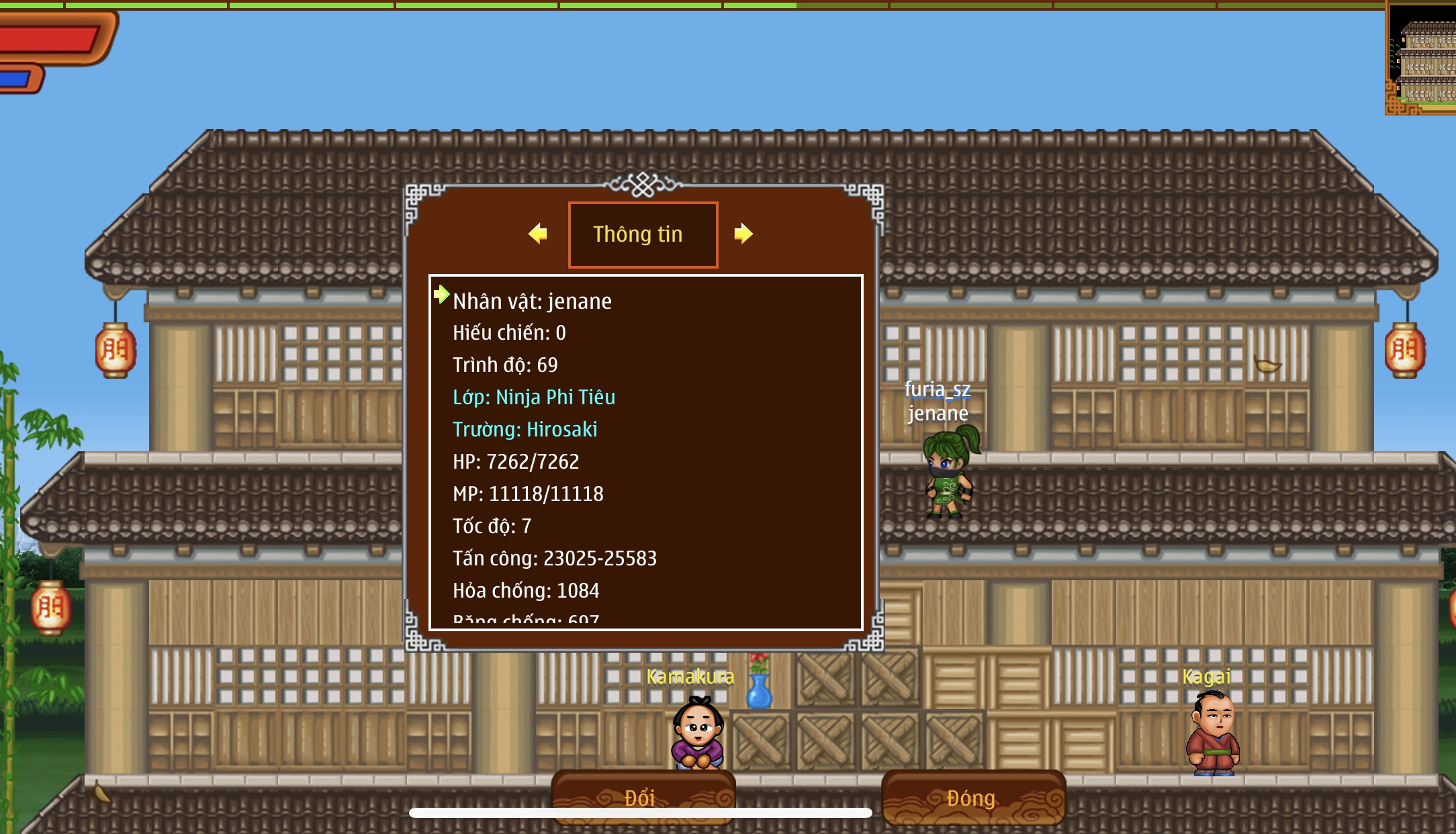Select the Lớp: Ninja Phi Tiêu row
This screenshot has height=834, width=1456.
(x=534, y=397)
